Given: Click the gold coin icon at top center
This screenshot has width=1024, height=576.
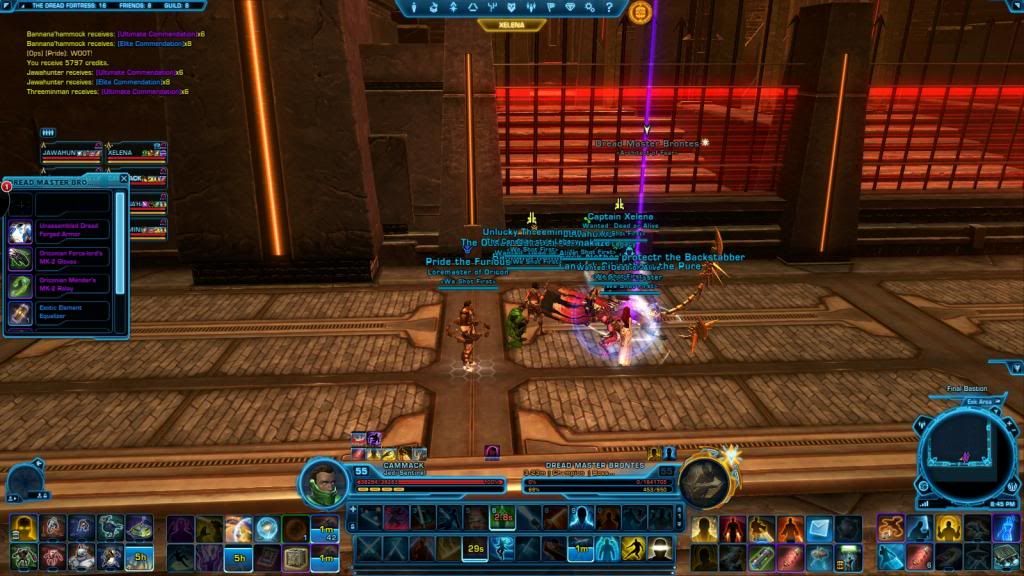Looking at the screenshot, I should (x=641, y=12).
